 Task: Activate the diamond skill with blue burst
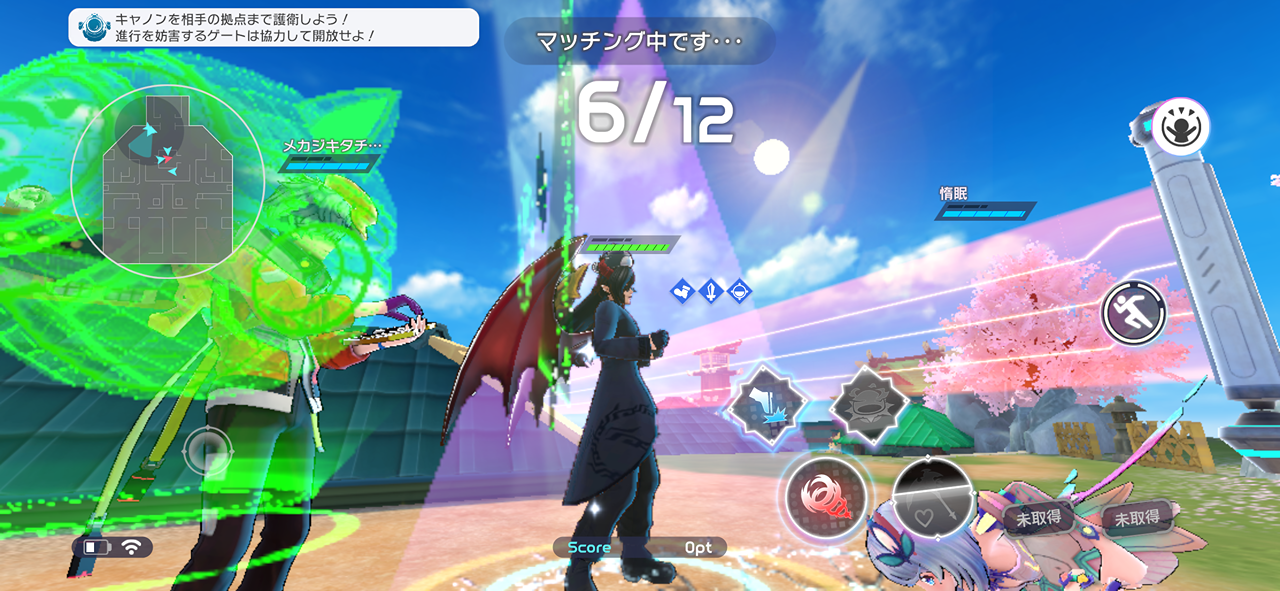[767, 404]
